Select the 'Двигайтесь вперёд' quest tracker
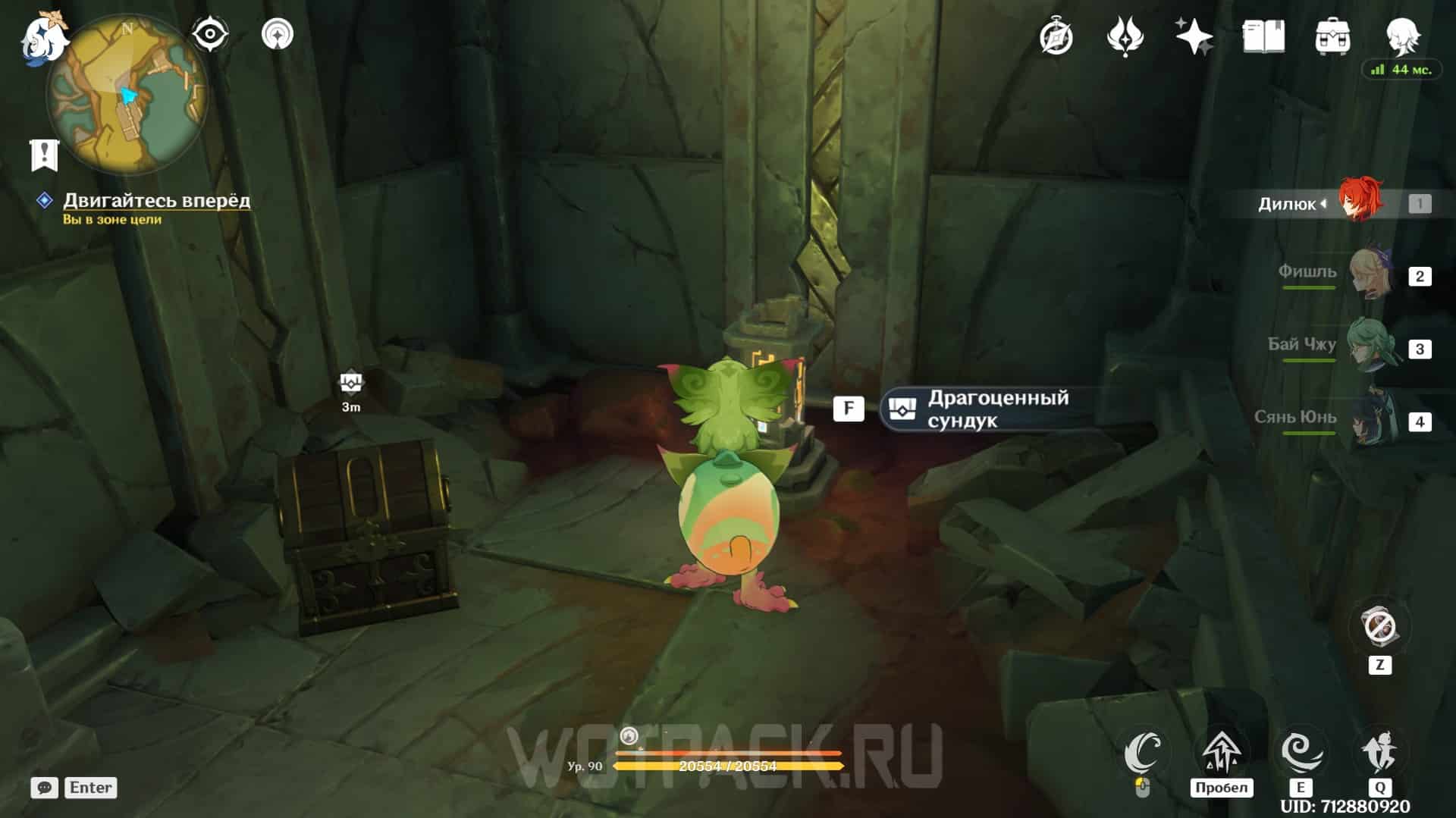The height and width of the screenshot is (818, 1456). 155,200
